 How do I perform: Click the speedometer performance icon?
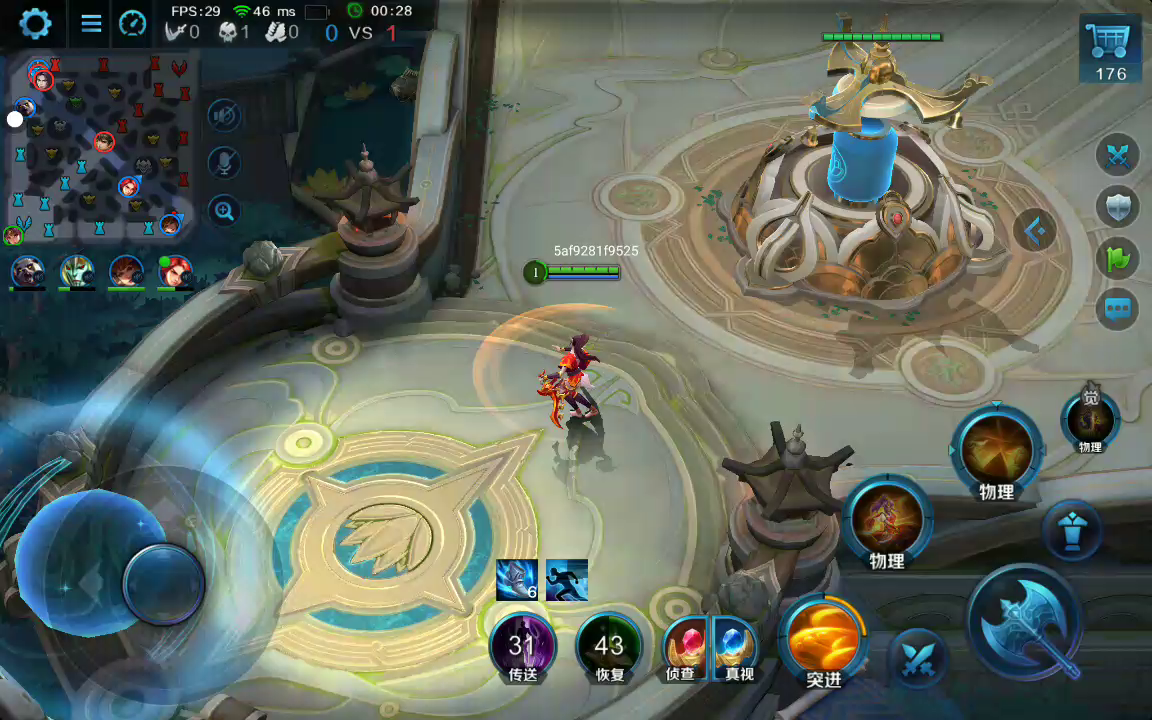132,23
